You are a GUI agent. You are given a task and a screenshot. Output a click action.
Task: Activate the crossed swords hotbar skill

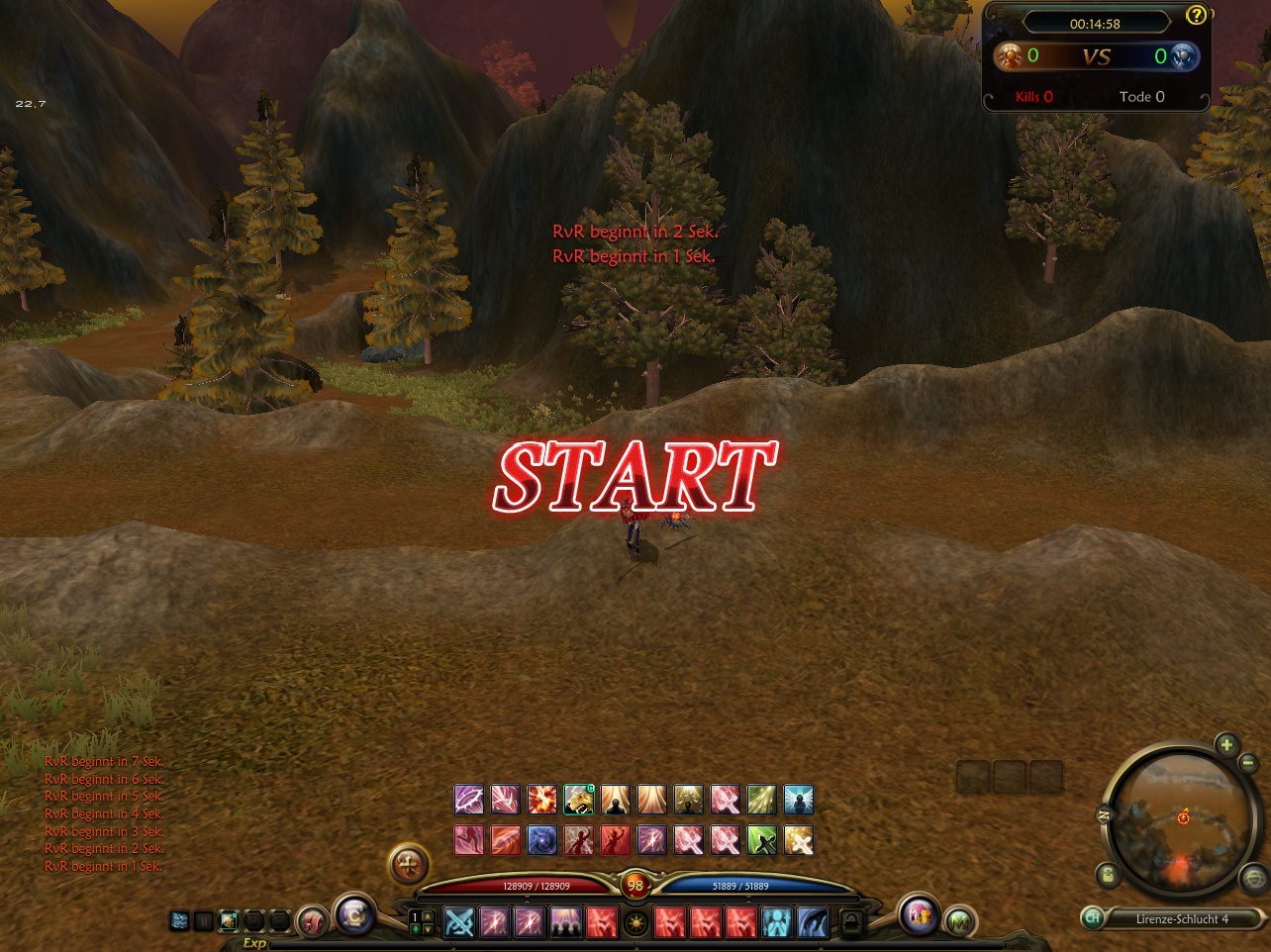(x=458, y=922)
